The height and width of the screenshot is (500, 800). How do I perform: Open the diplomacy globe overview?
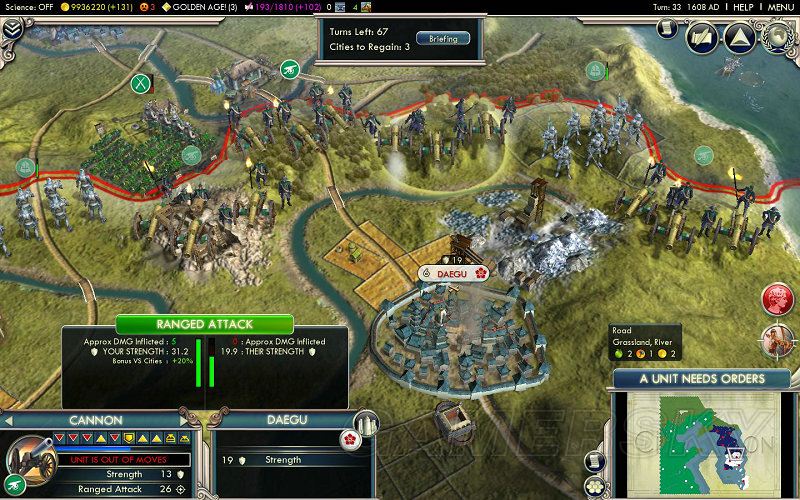[777, 38]
